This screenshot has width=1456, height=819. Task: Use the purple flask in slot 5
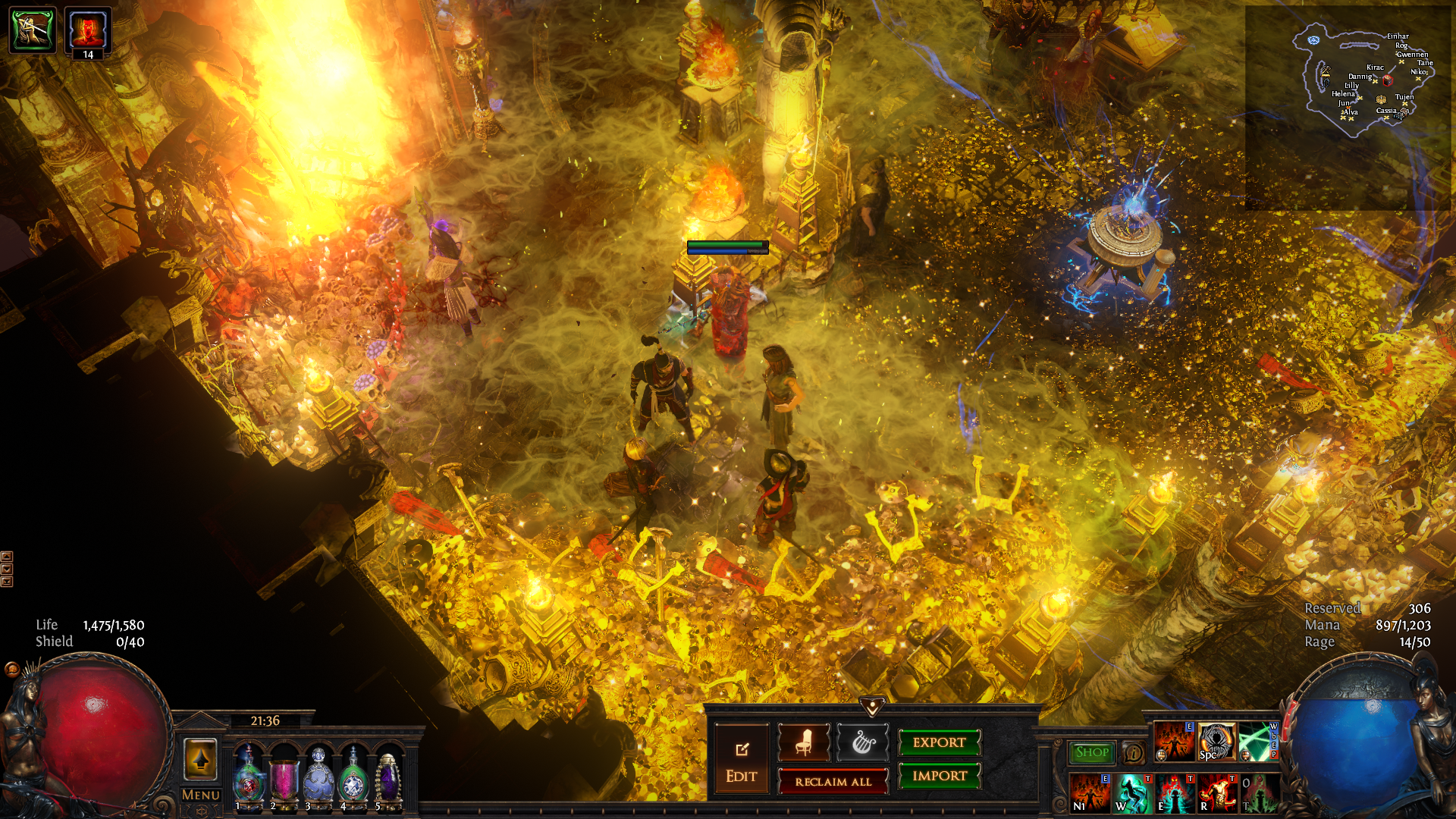point(388,775)
